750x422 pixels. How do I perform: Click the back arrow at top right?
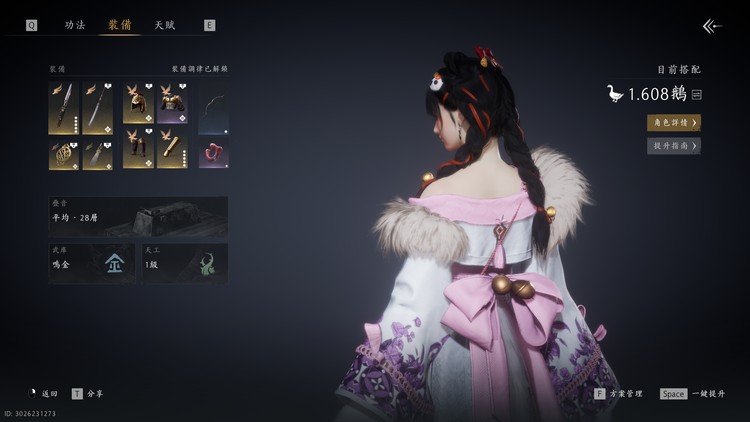pos(711,26)
